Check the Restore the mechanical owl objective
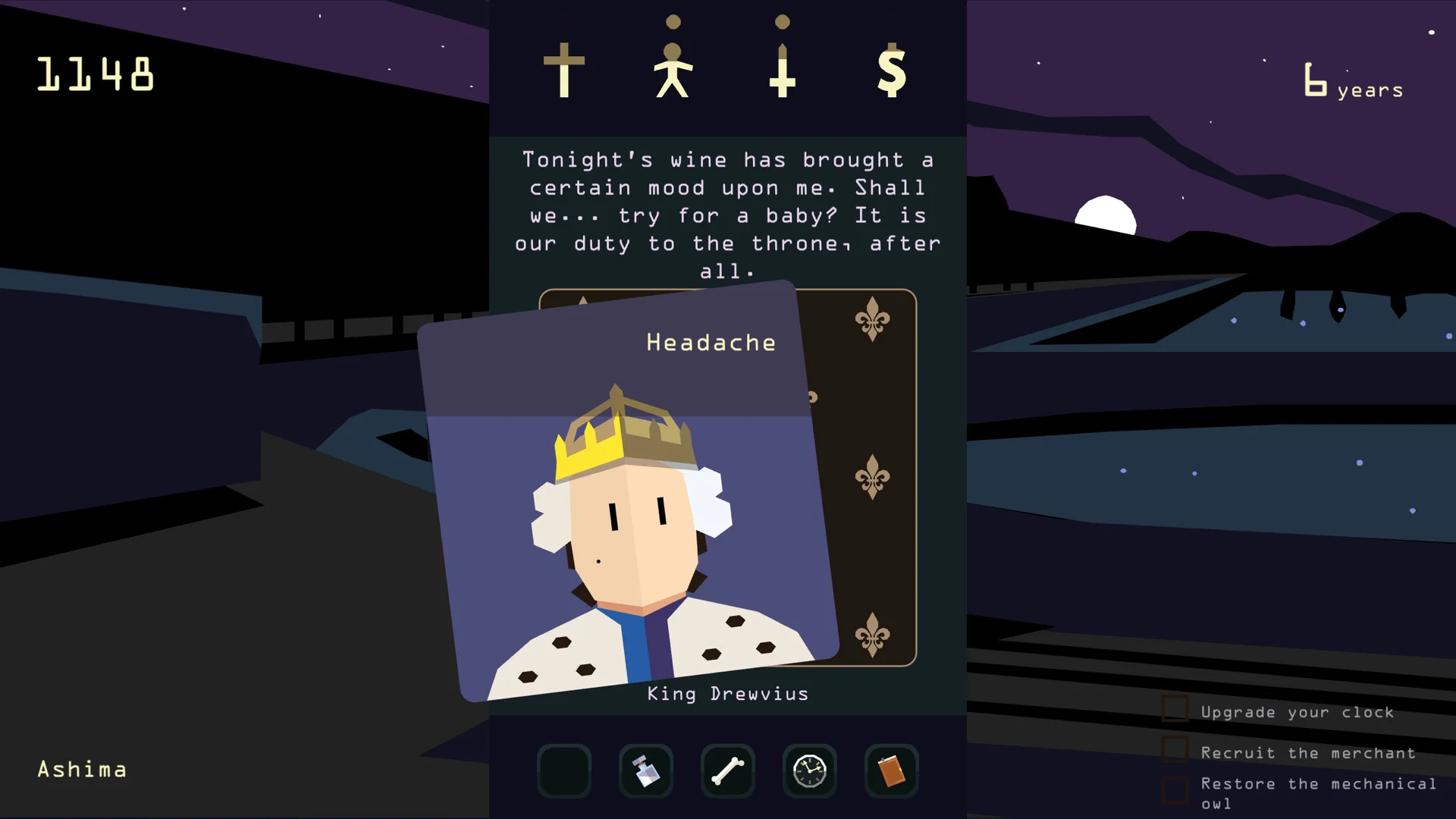The height and width of the screenshot is (819, 1456). 1176,789
